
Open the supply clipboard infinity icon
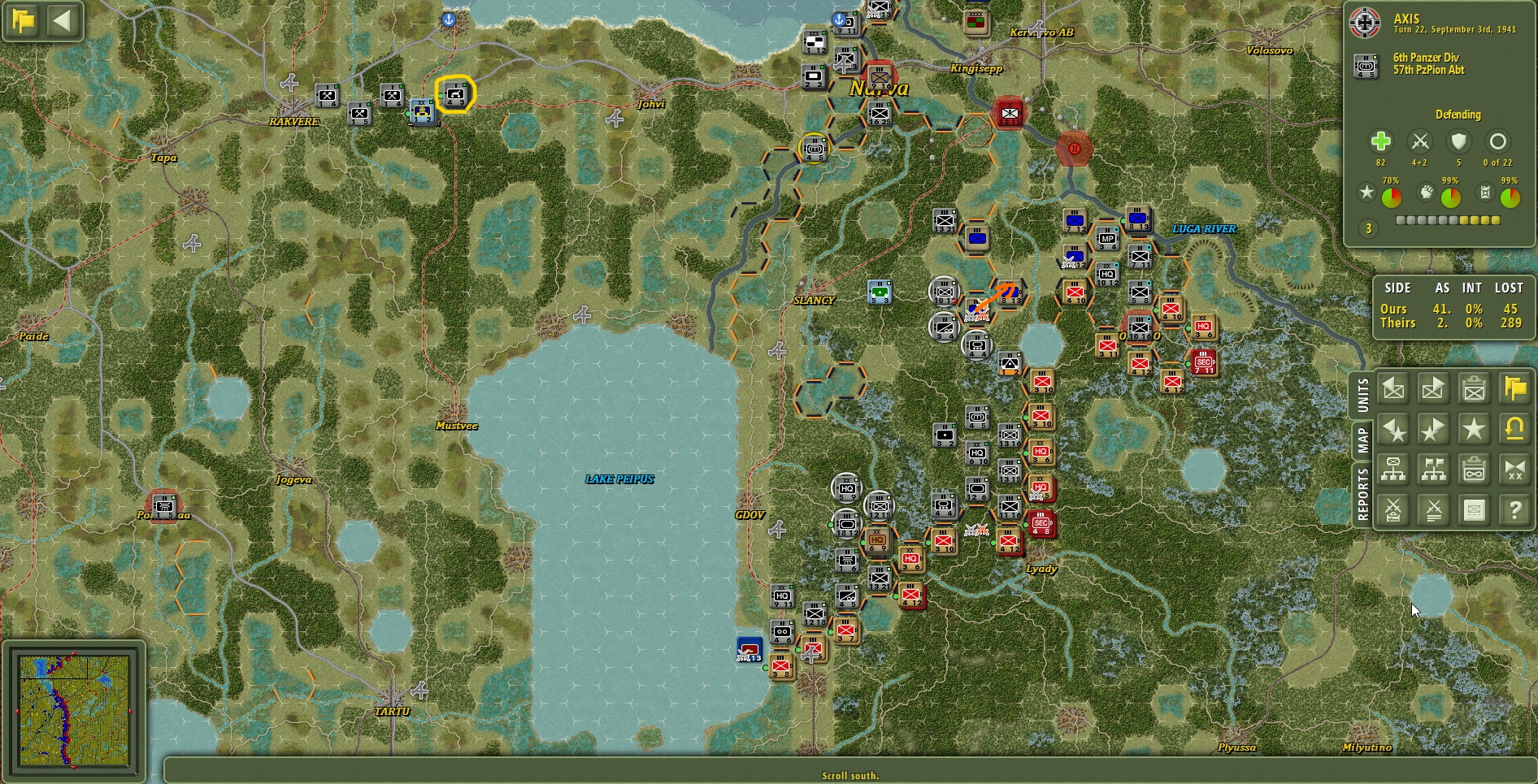coord(1474,470)
